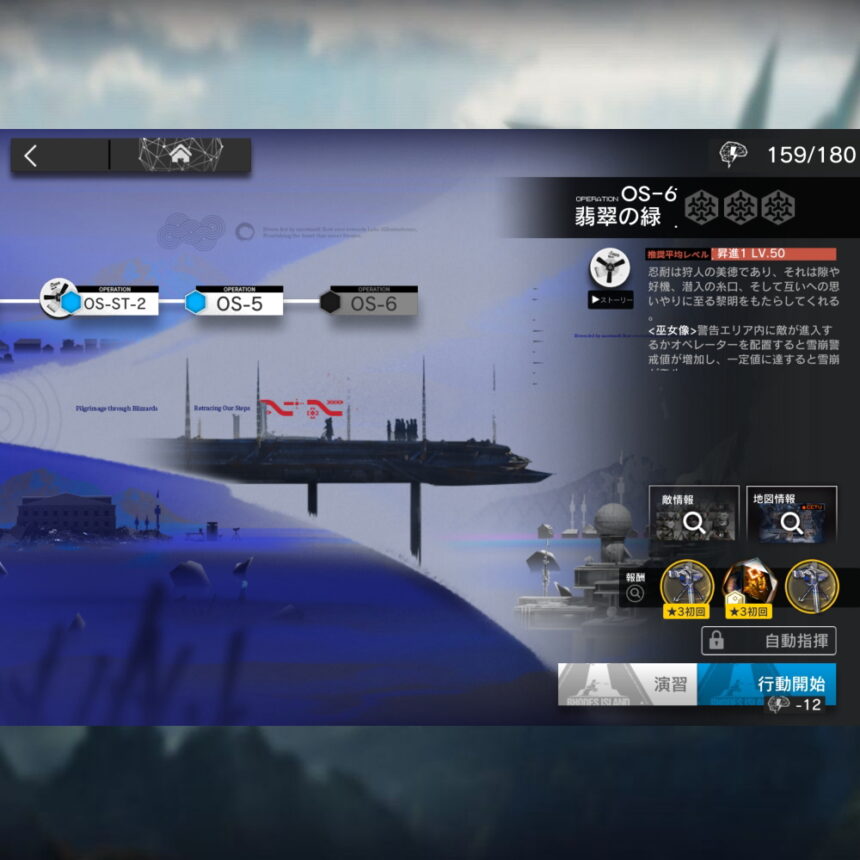Open 地図情報 map info
Screen dimensions: 860x860
point(791,515)
